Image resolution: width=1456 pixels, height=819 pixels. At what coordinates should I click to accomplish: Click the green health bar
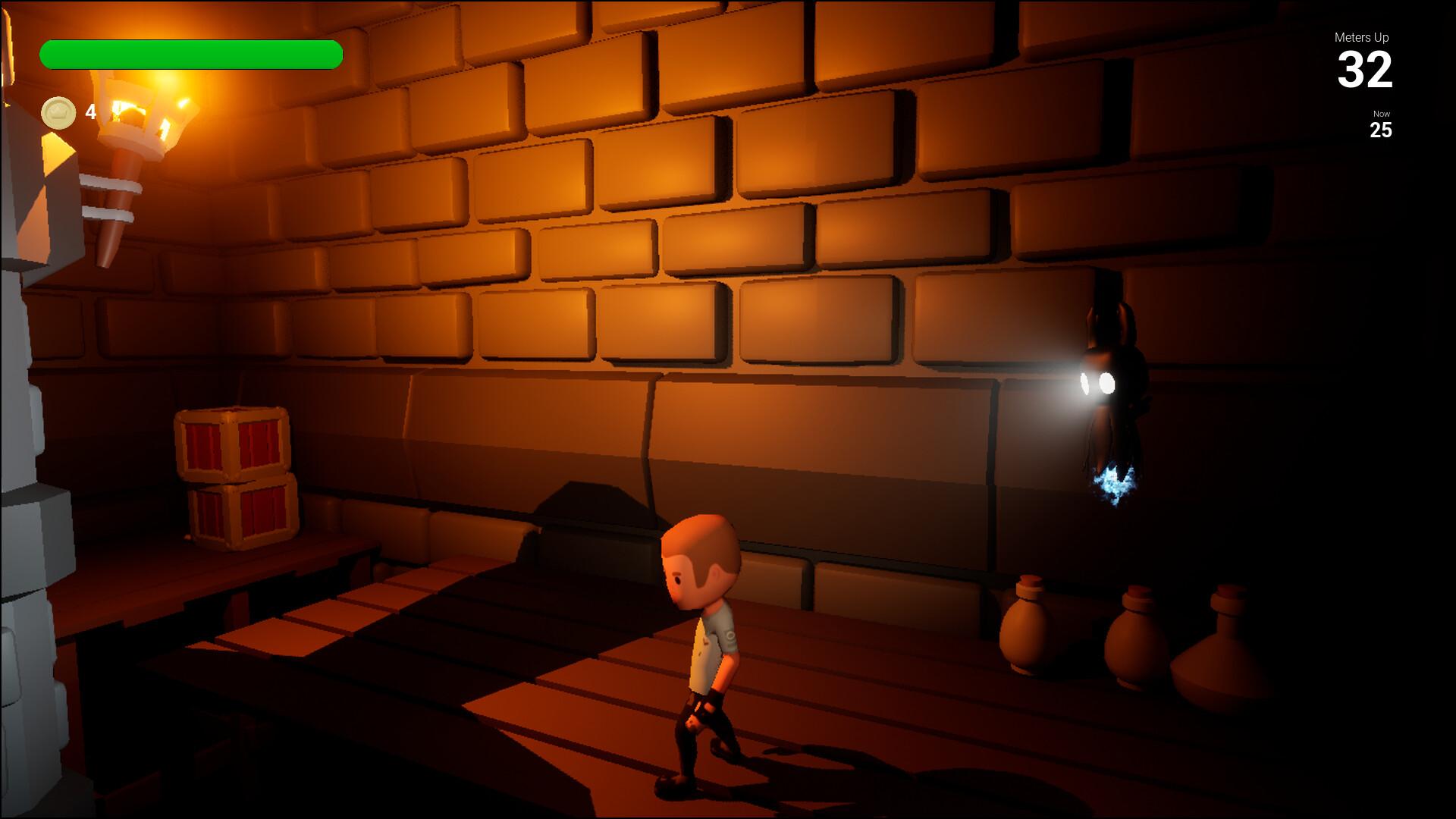click(x=190, y=53)
